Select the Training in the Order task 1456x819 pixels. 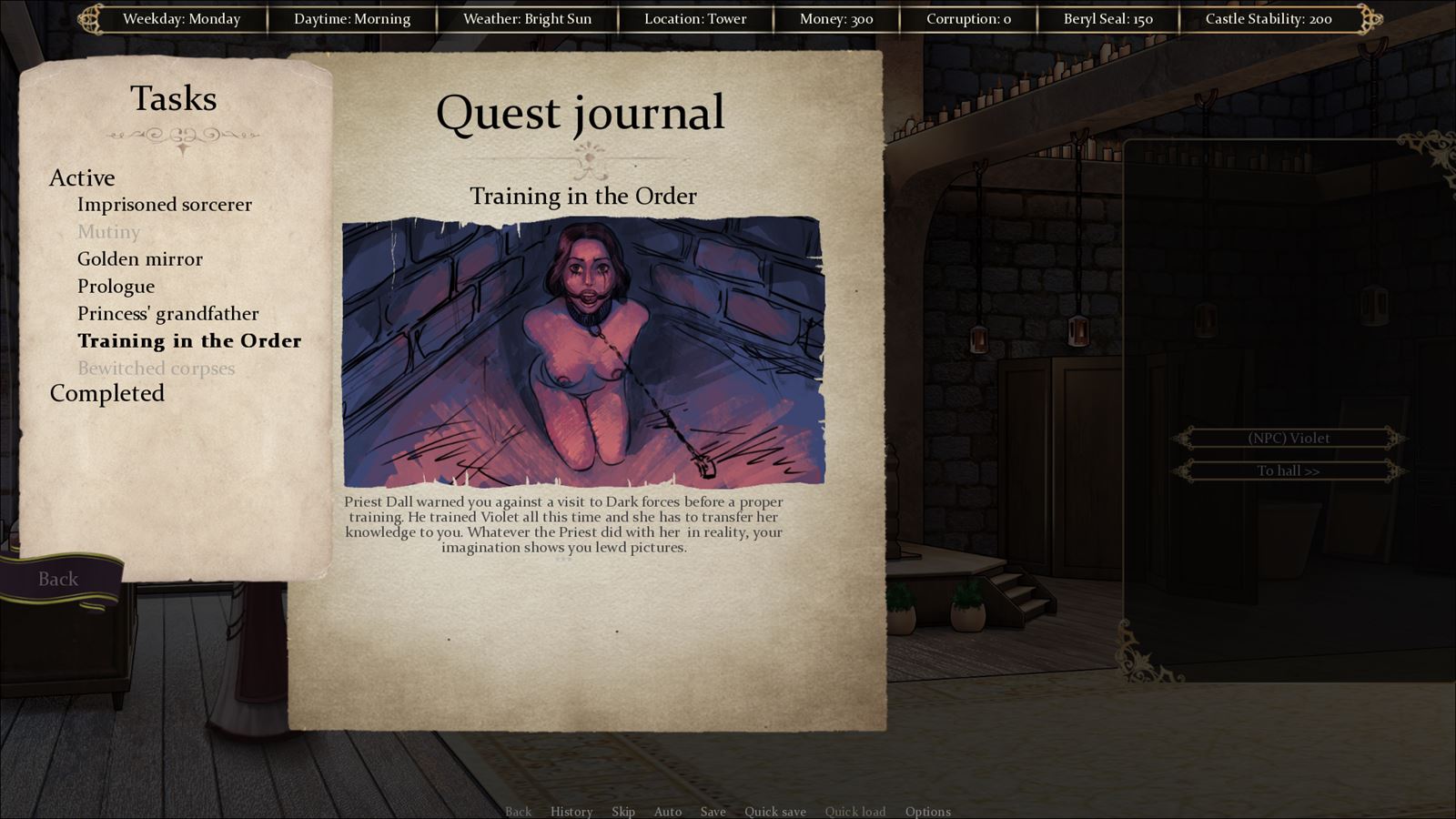pyautogui.click(x=188, y=341)
